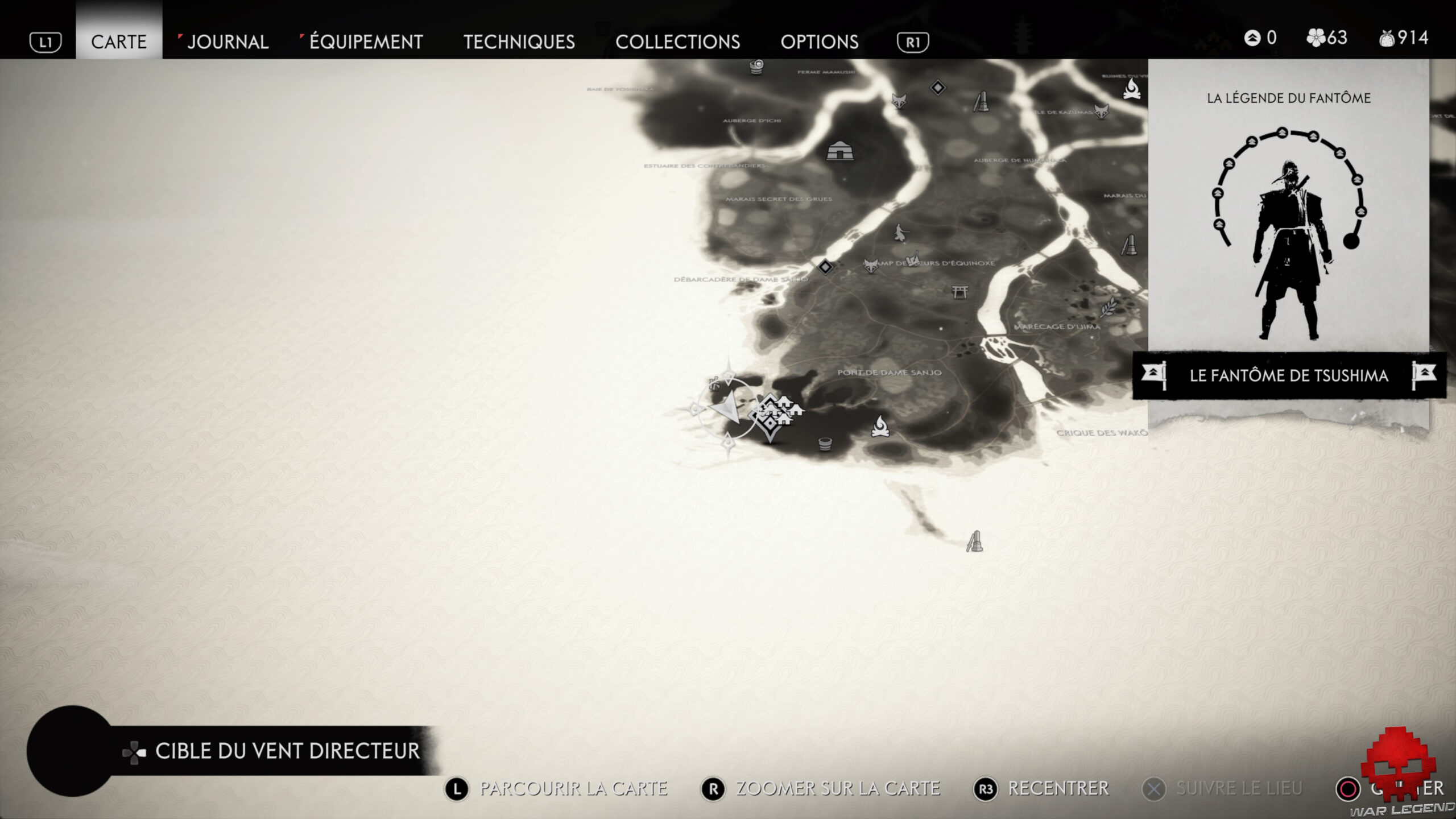
Task: Select the hot spring icon near Ferme Mamushi
Action: tap(756, 66)
